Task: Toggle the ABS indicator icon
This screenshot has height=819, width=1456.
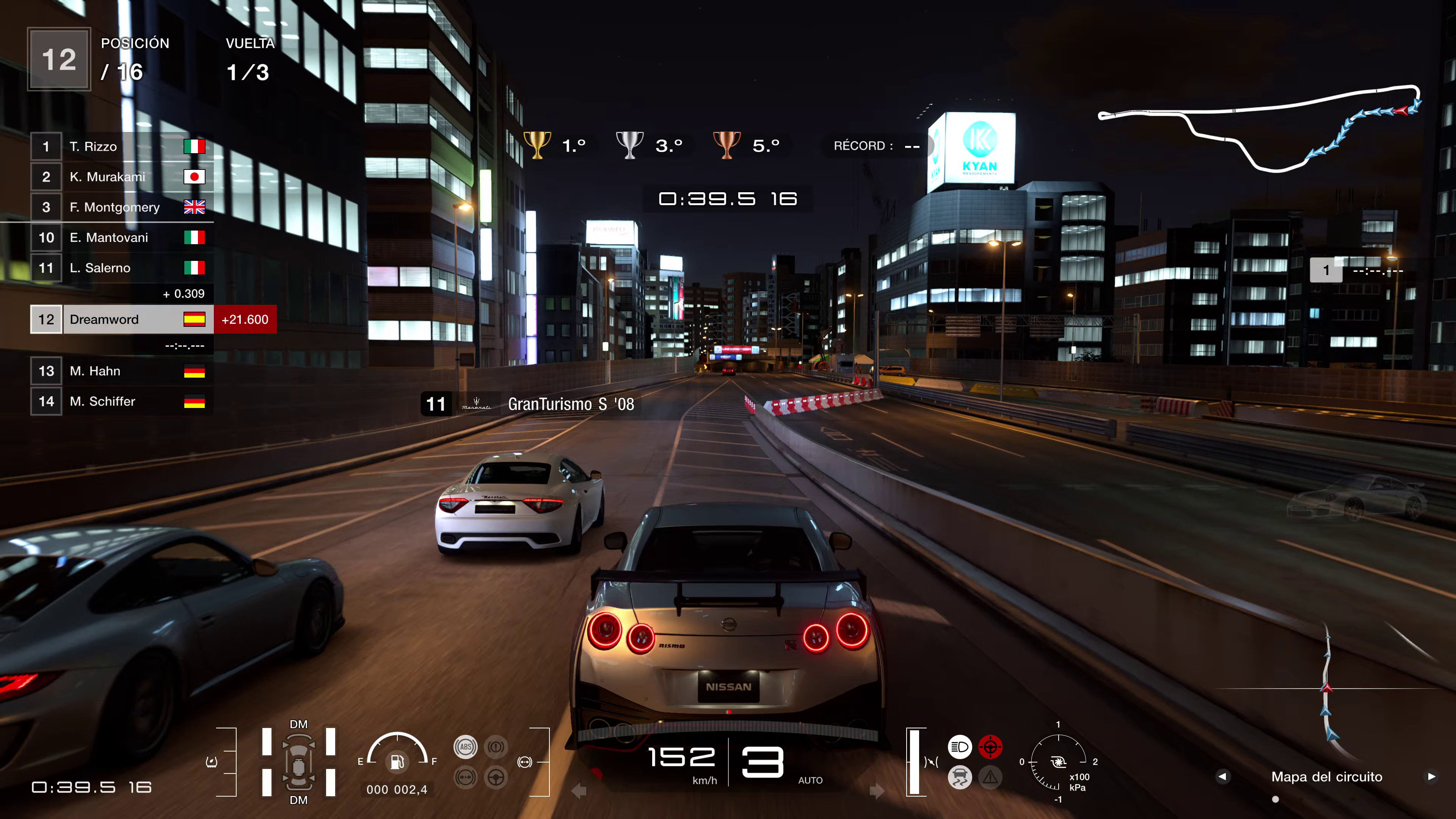Action: pos(465,747)
